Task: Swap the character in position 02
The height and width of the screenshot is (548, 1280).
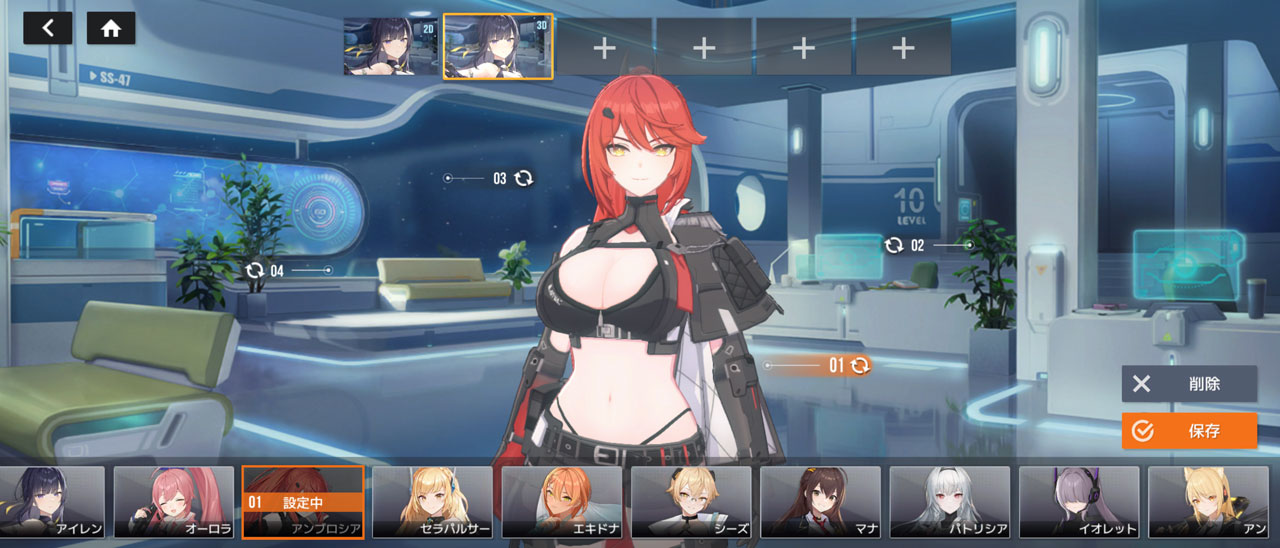Action: tap(893, 245)
